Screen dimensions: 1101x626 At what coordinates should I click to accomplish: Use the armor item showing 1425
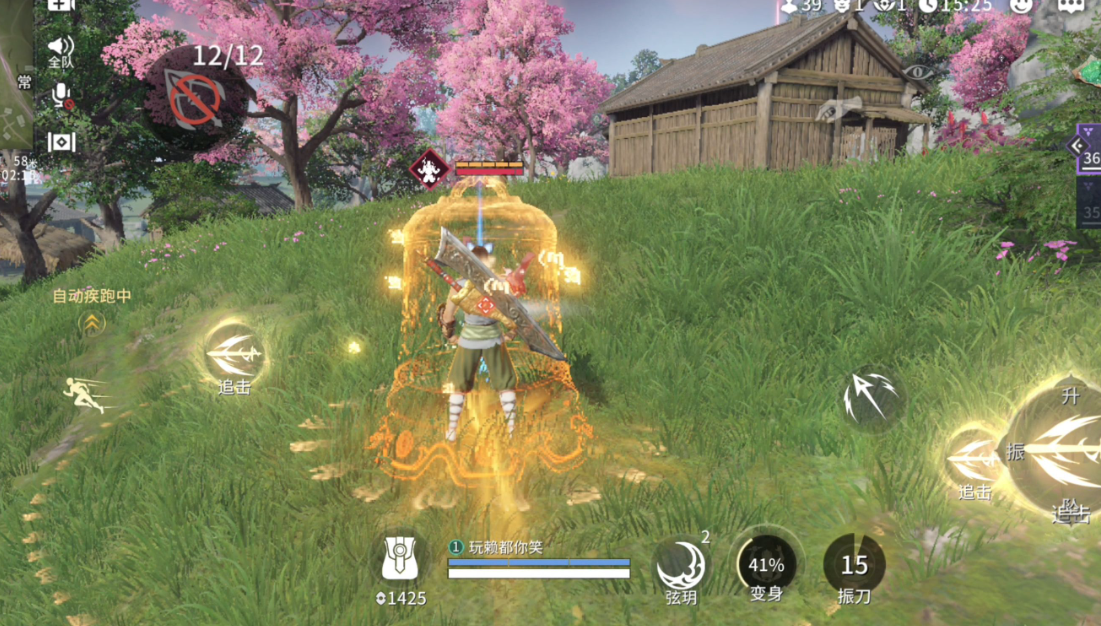click(x=400, y=560)
